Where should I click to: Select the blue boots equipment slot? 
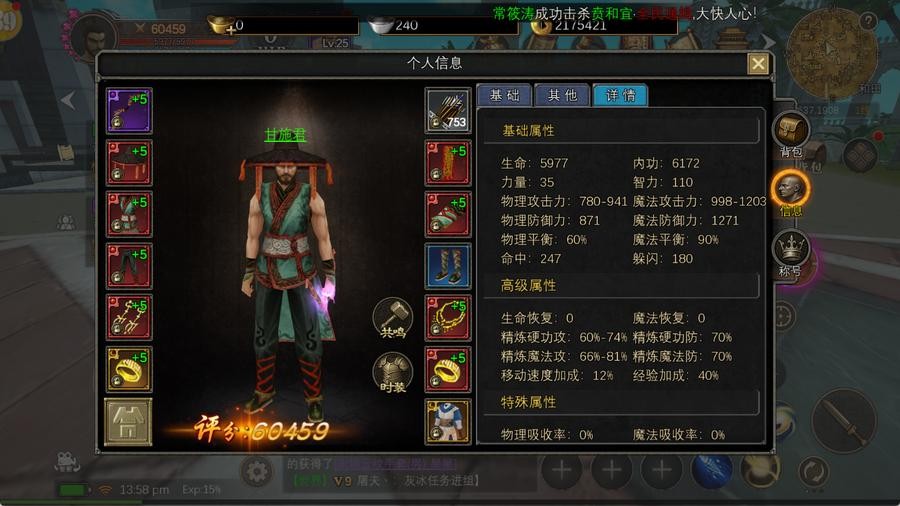pyautogui.click(x=447, y=266)
